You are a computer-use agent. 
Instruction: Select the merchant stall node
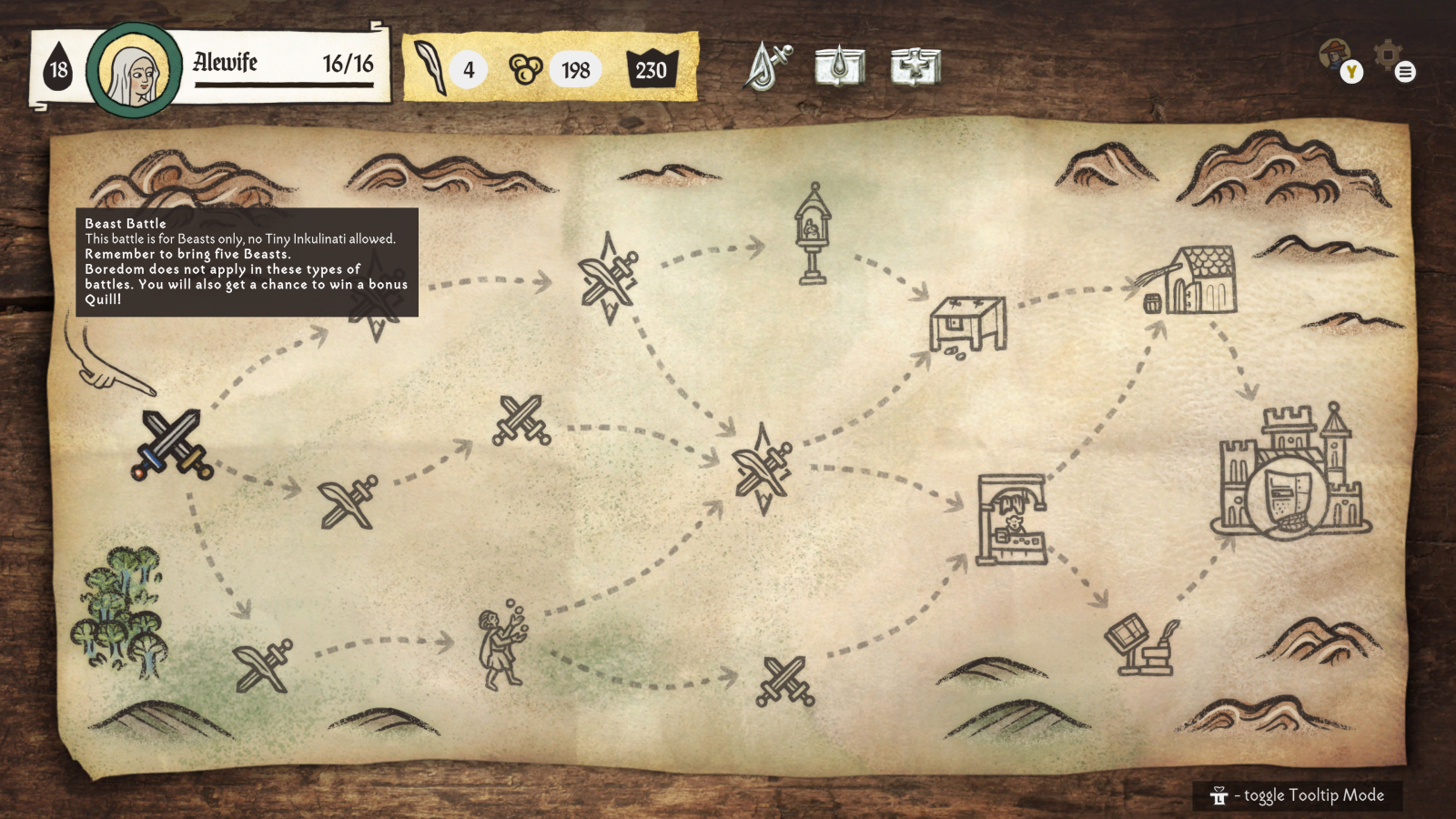click(1010, 521)
